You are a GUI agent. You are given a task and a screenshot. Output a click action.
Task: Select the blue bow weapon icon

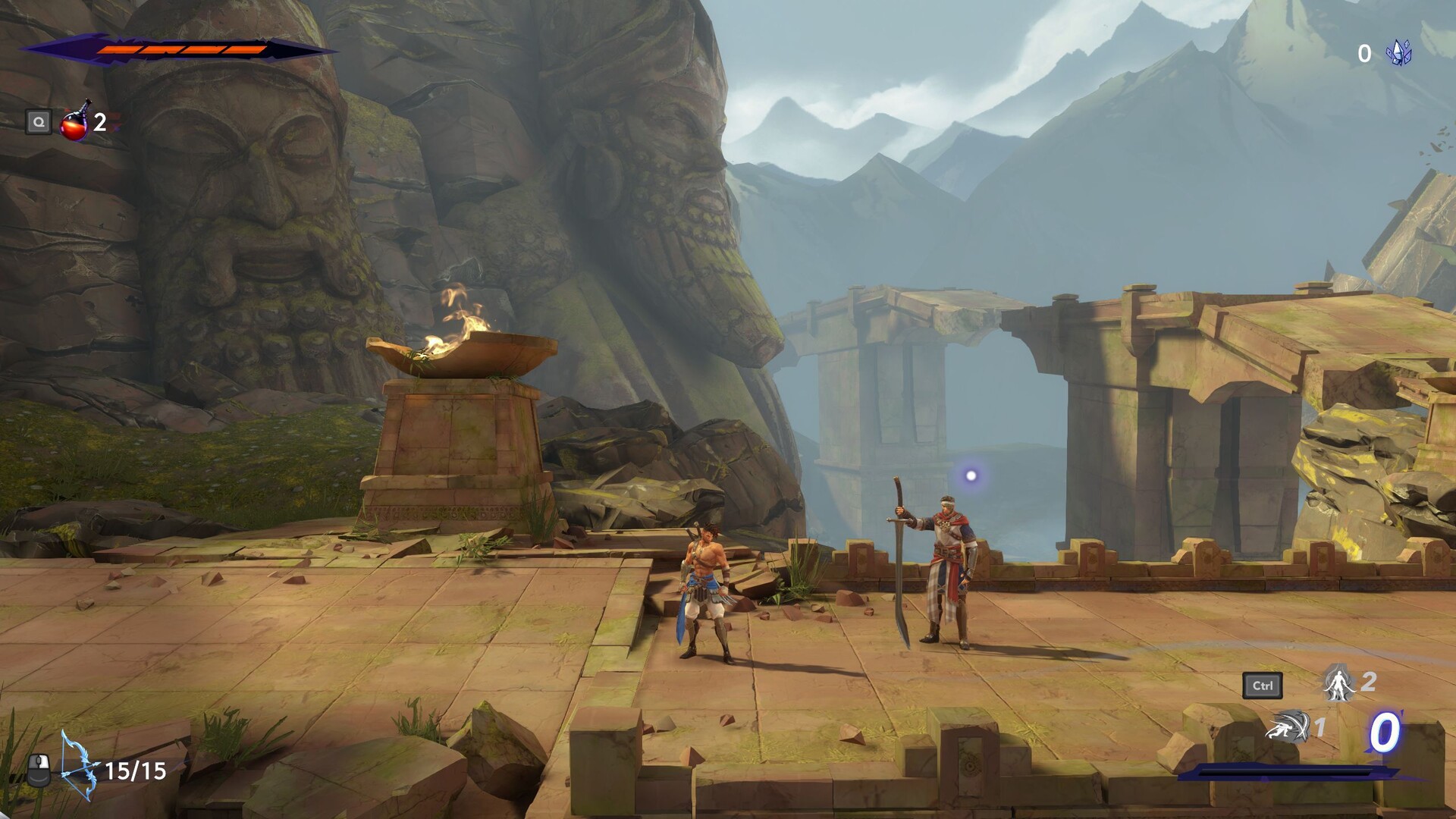click(x=79, y=766)
